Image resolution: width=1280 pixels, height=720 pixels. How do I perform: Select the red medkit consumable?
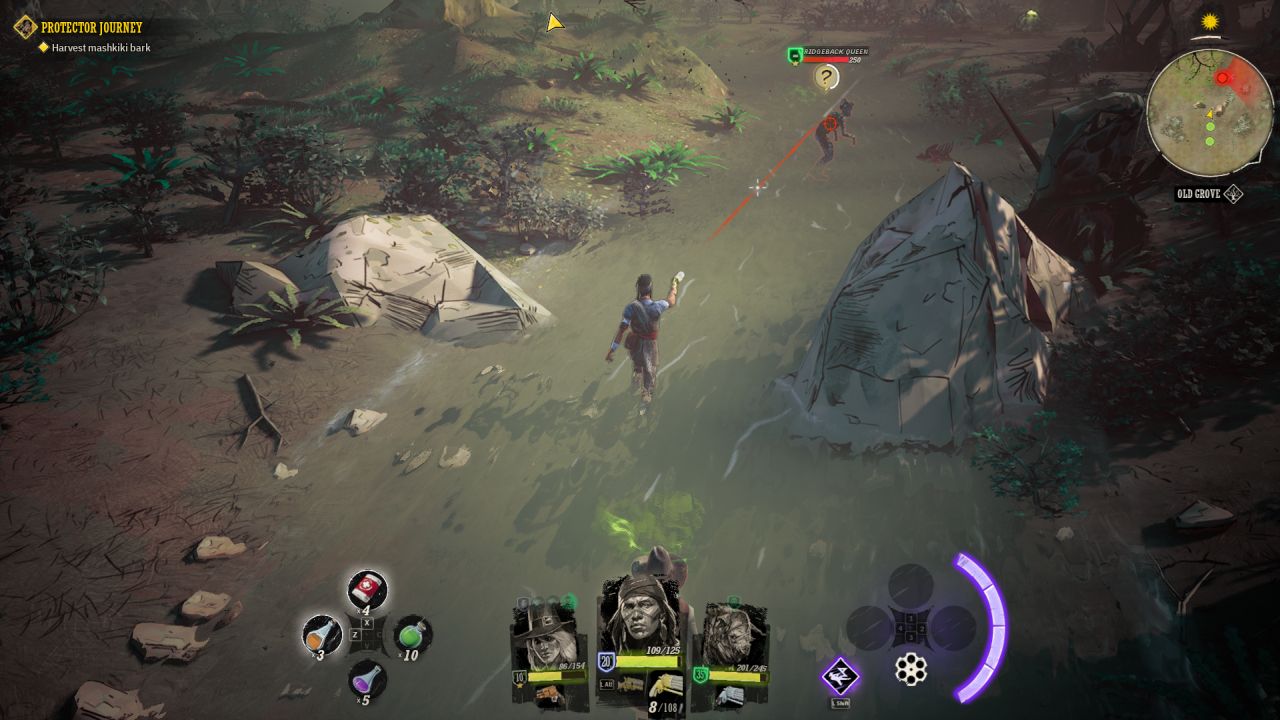(x=367, y=589)
